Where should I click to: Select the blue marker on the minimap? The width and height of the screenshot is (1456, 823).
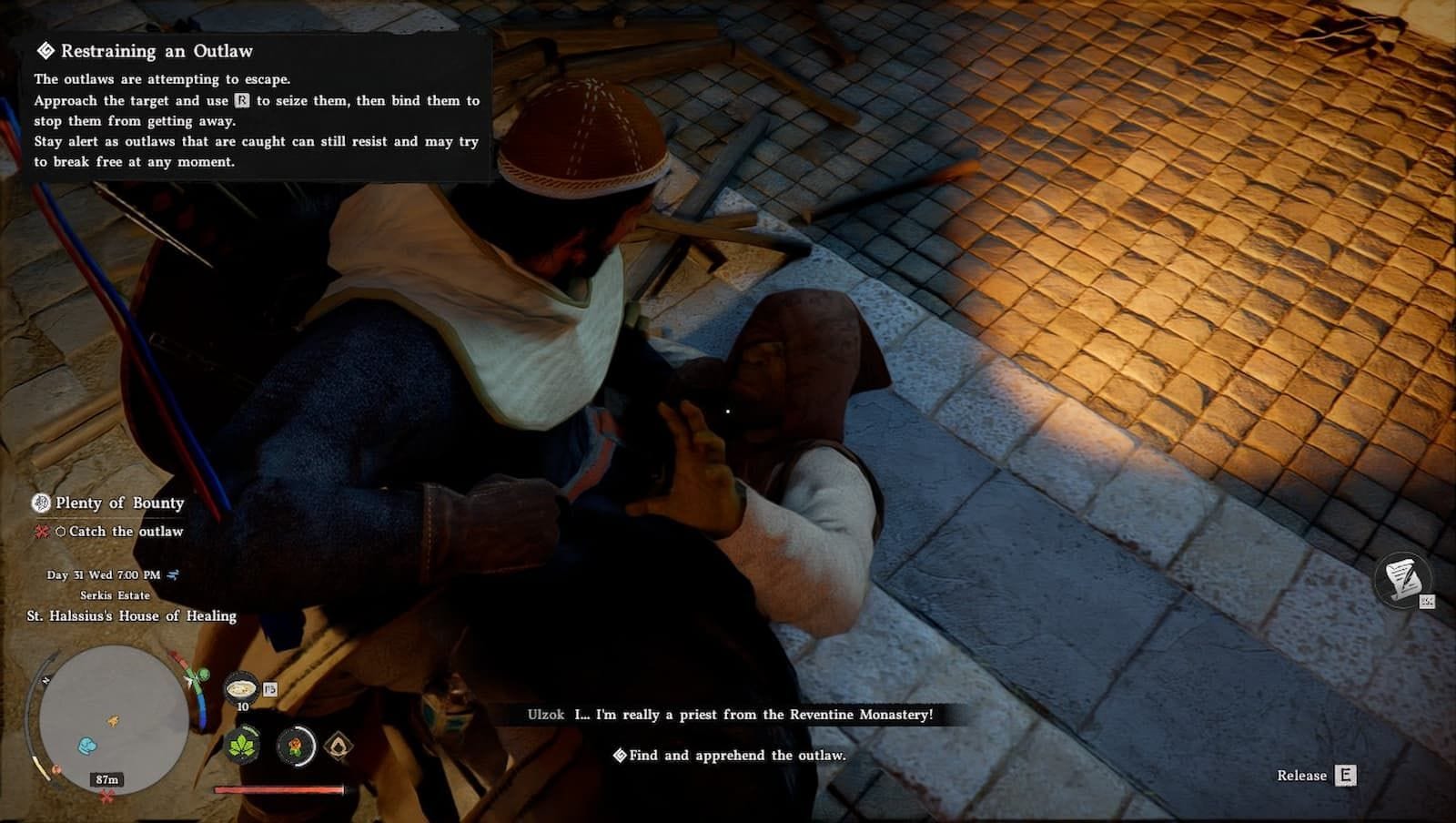(86, 746)
